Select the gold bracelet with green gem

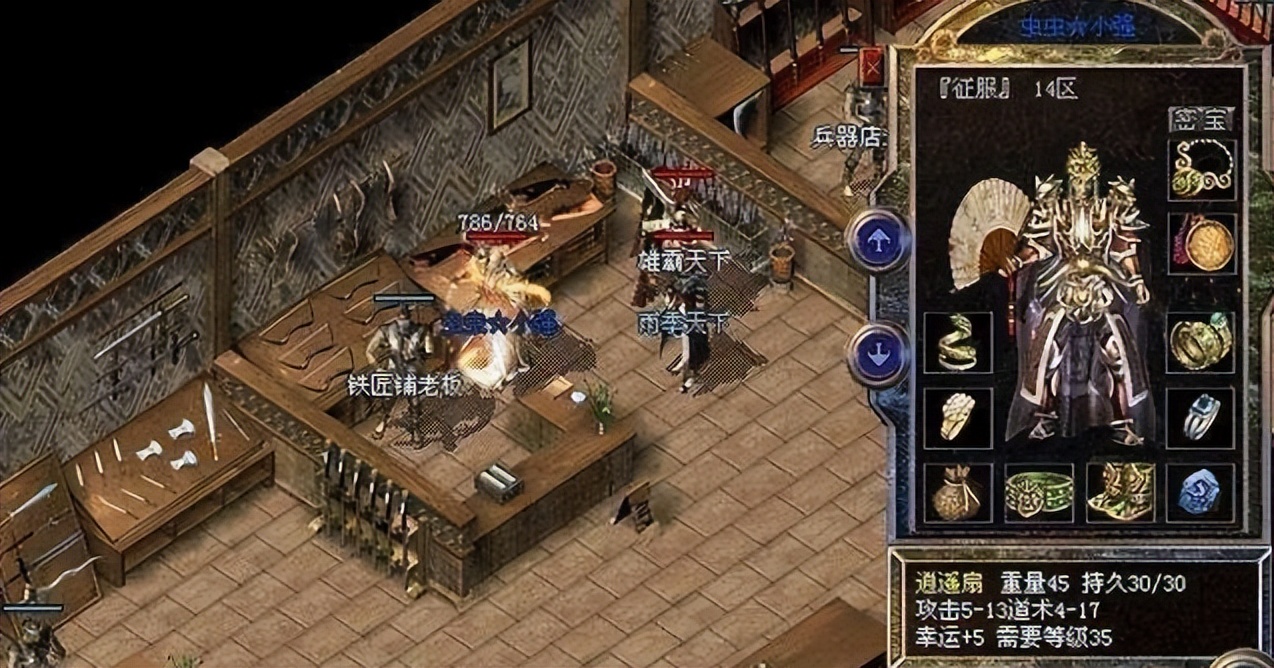click(x=1201, y=342)
